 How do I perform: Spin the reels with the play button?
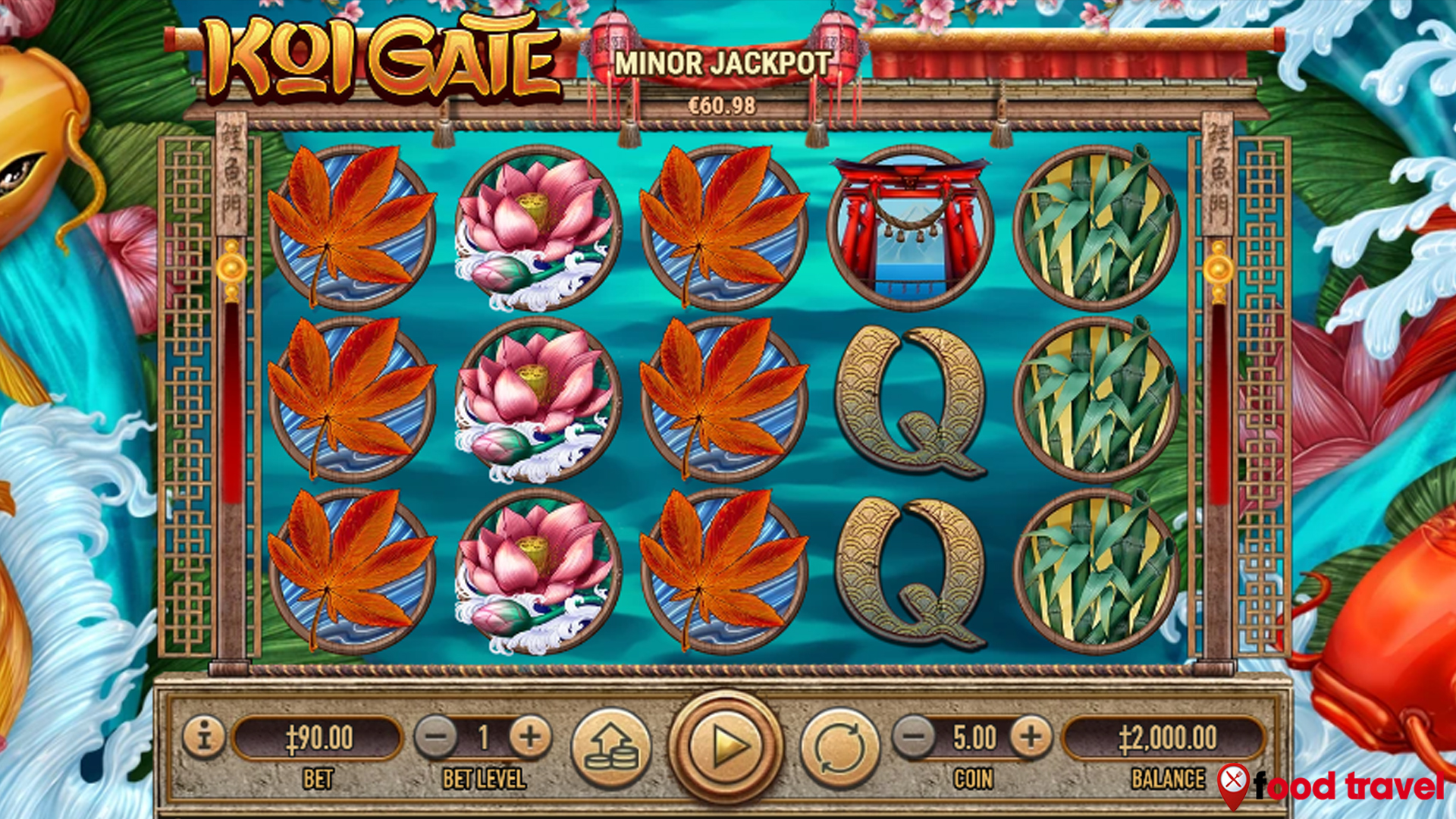point(726,747)
